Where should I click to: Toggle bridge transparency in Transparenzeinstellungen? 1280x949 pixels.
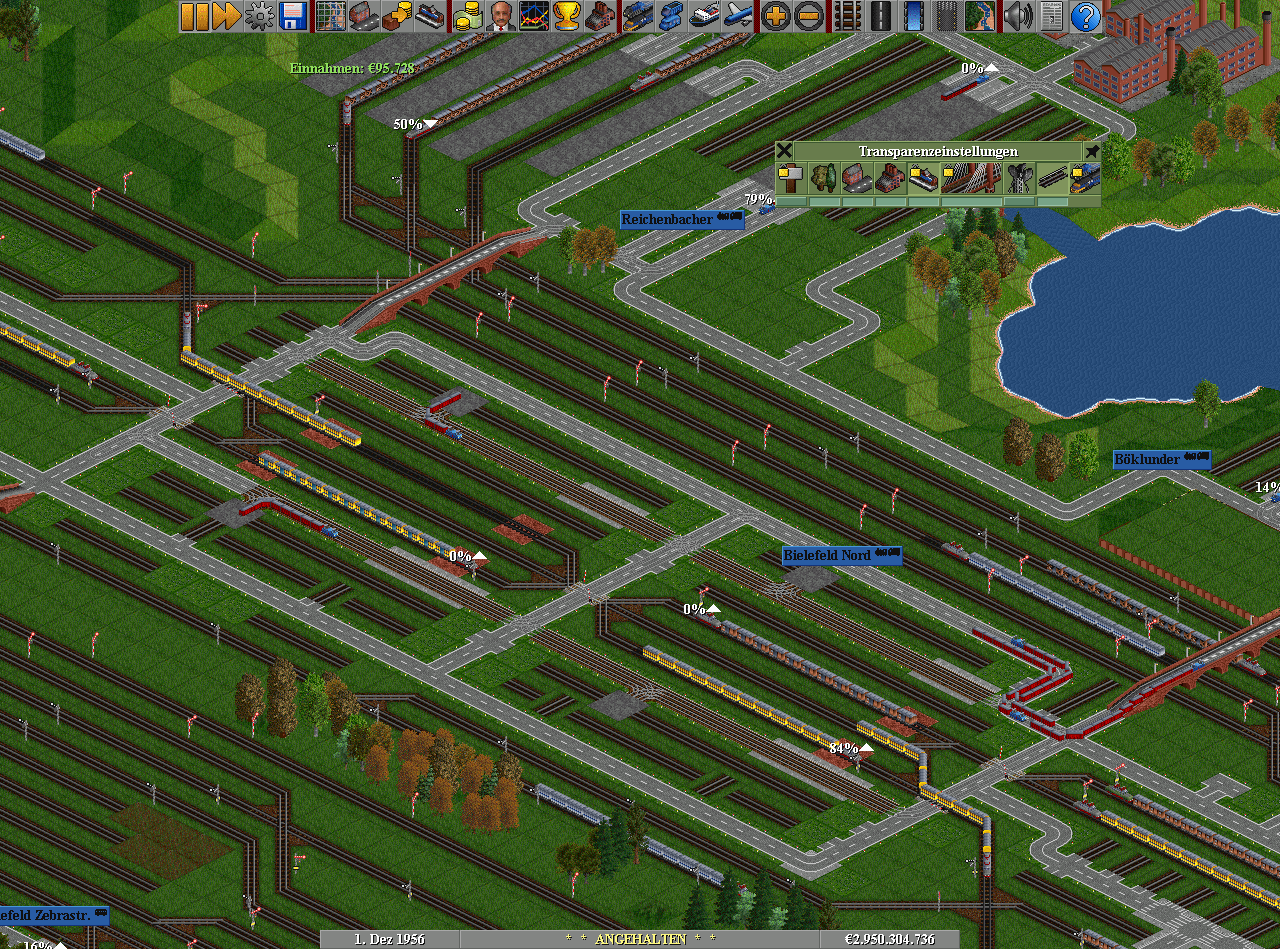972,179
